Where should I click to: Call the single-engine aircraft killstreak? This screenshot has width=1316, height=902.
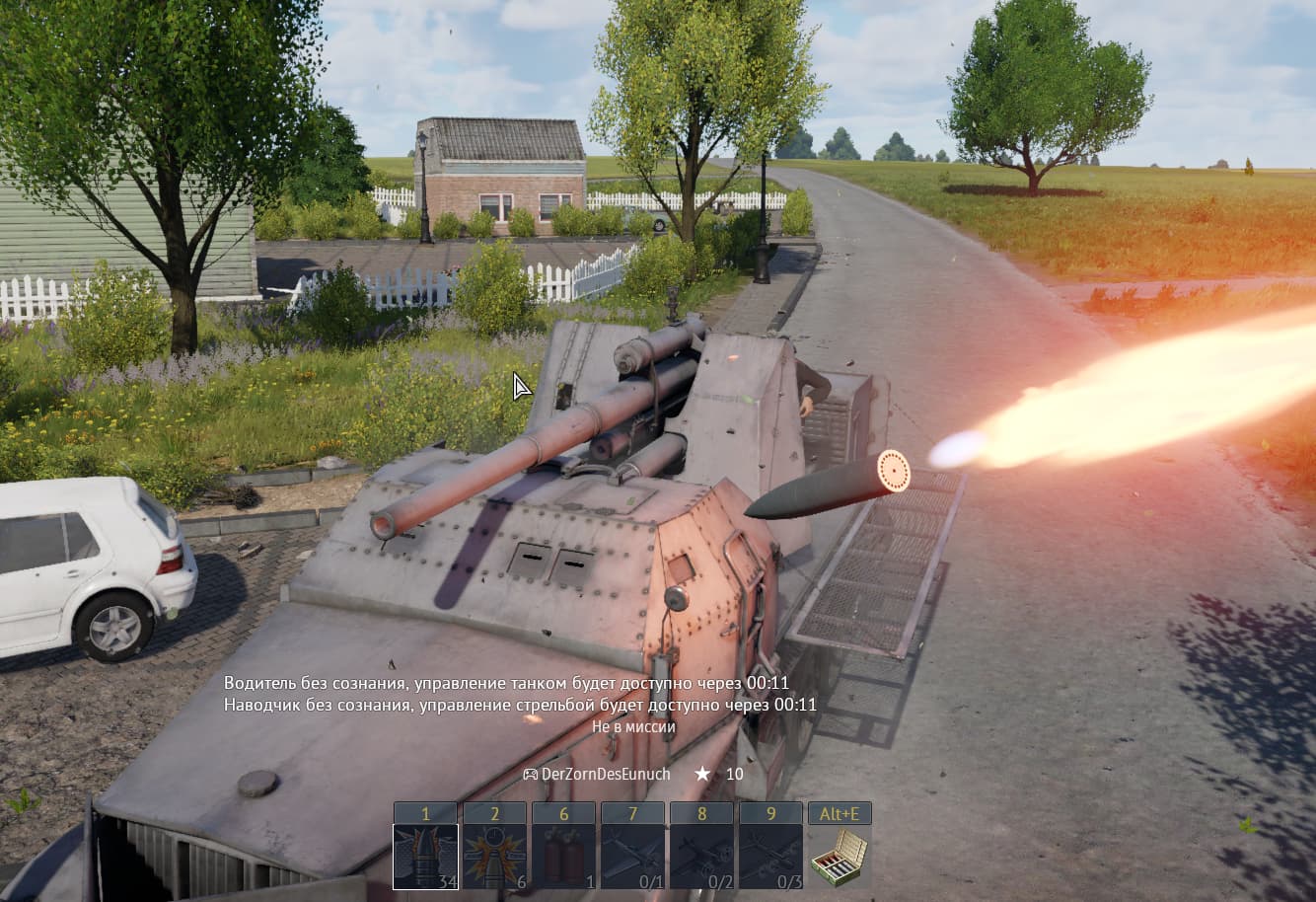click(632, 857)
